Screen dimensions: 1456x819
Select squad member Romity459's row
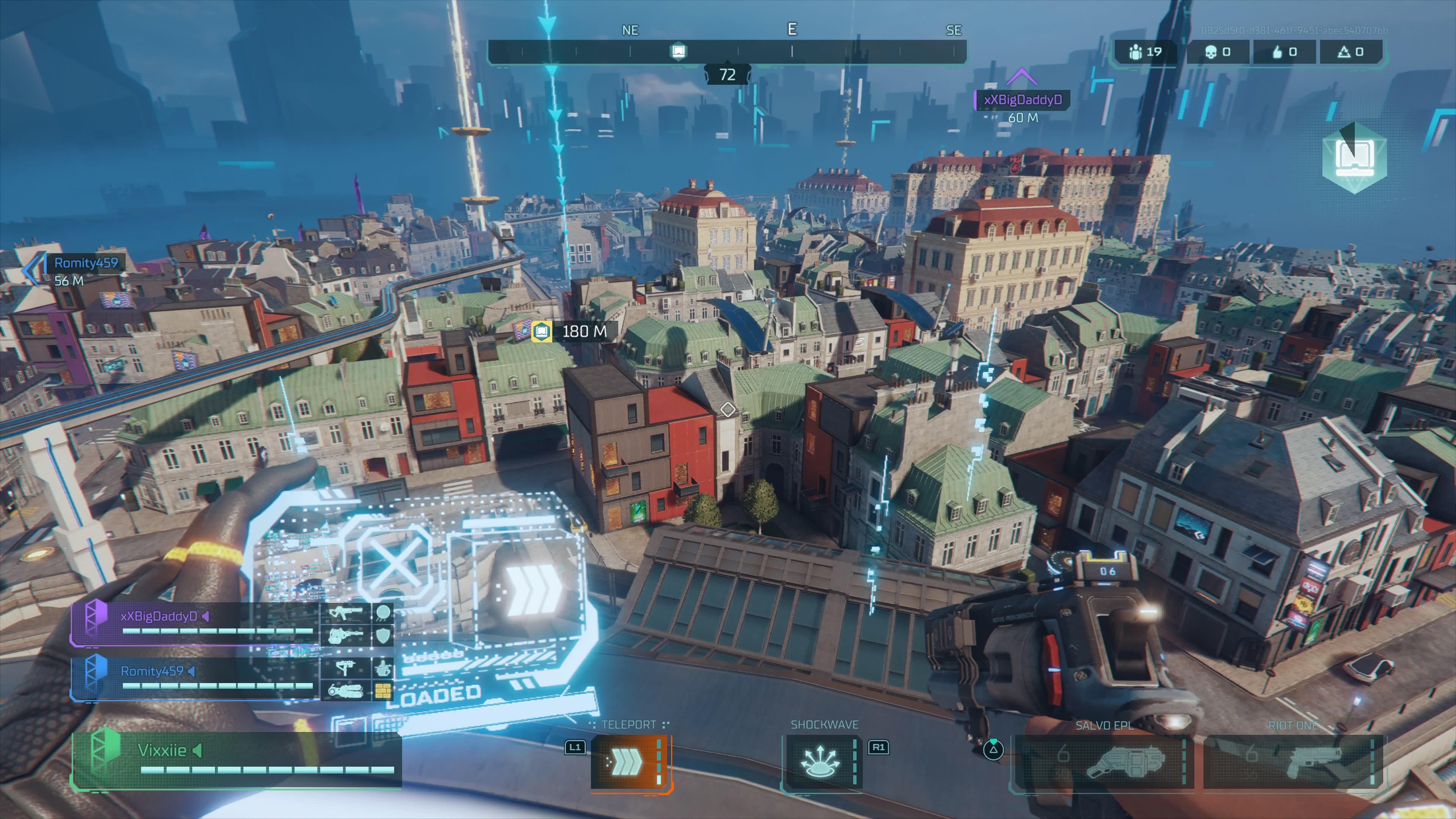[x=195, y=678]
